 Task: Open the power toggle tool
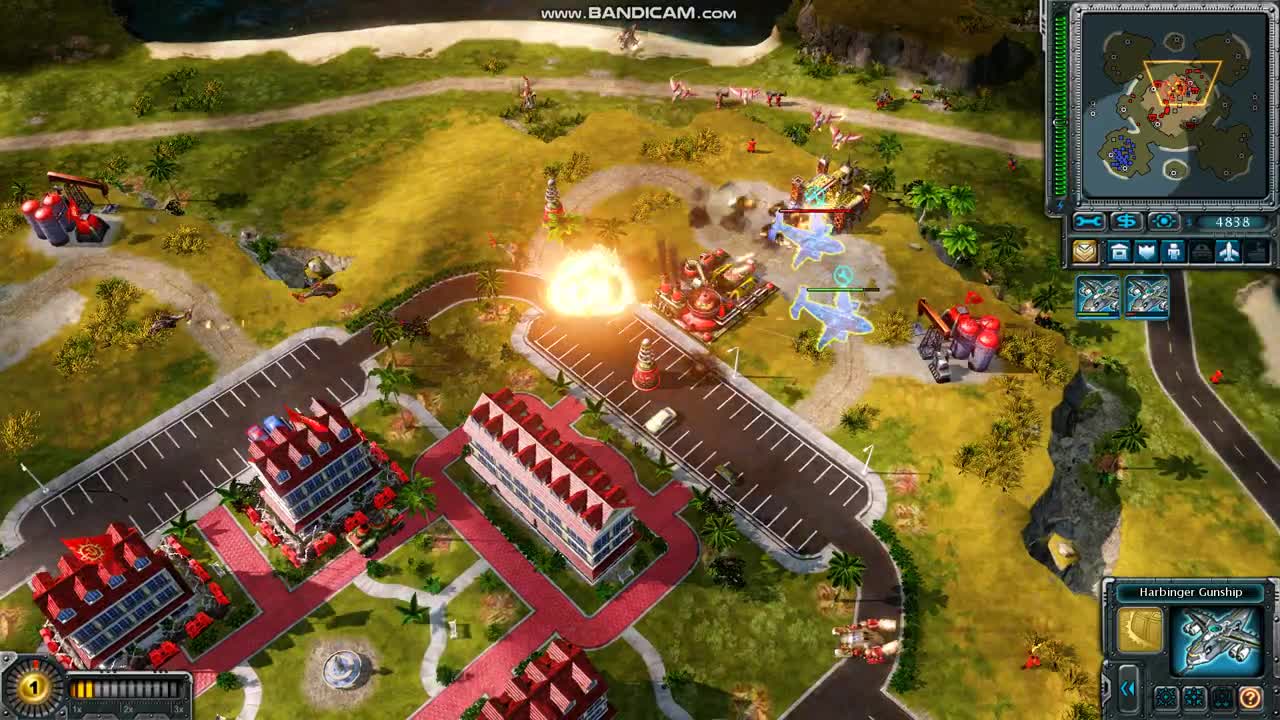pyautogui.click(x=1162, y=221)
